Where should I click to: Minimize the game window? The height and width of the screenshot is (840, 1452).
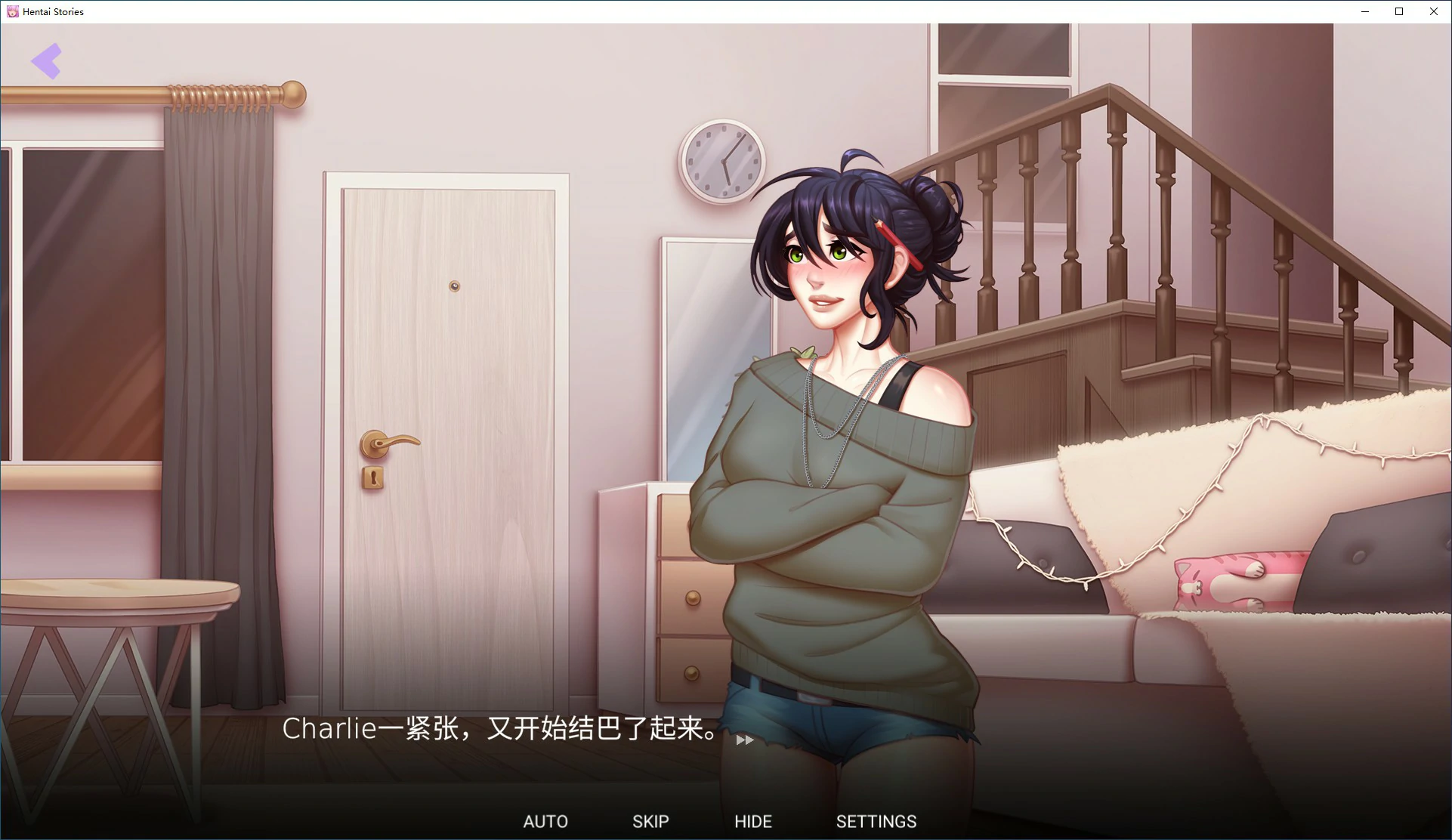click(1364, 11)
